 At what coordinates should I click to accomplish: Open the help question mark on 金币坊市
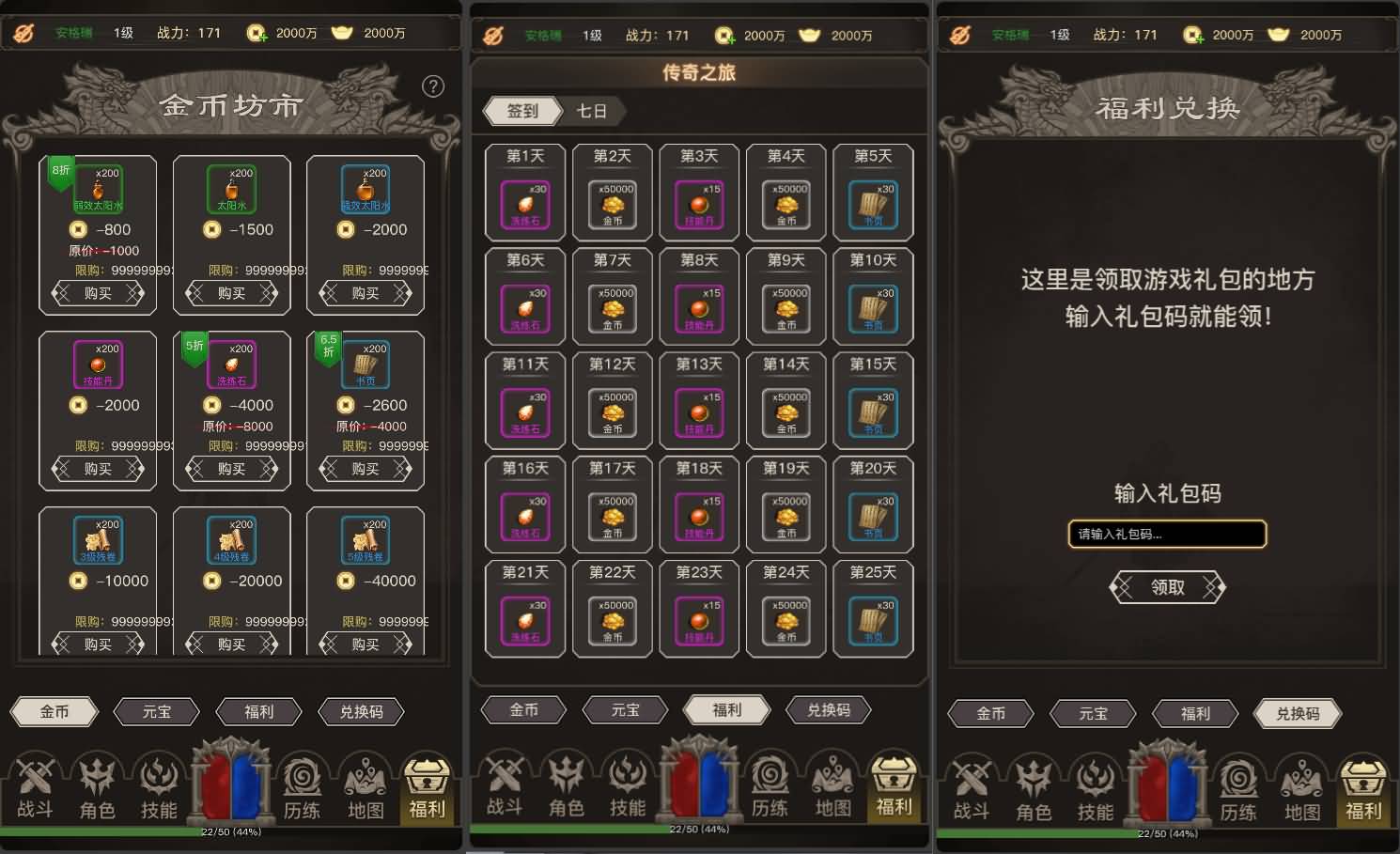coord(433,86)
